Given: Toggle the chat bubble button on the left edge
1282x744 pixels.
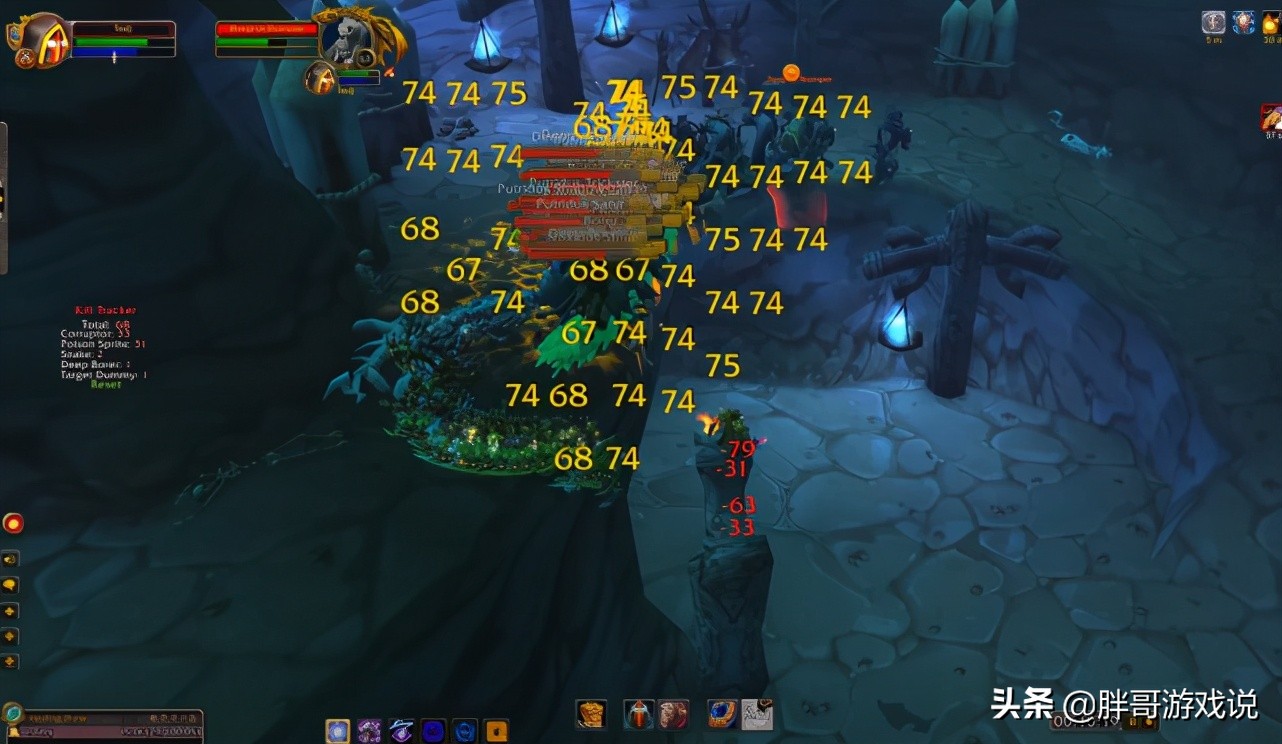Looking at the screenshot, I should pyautogui.click(x=12, y=585).
